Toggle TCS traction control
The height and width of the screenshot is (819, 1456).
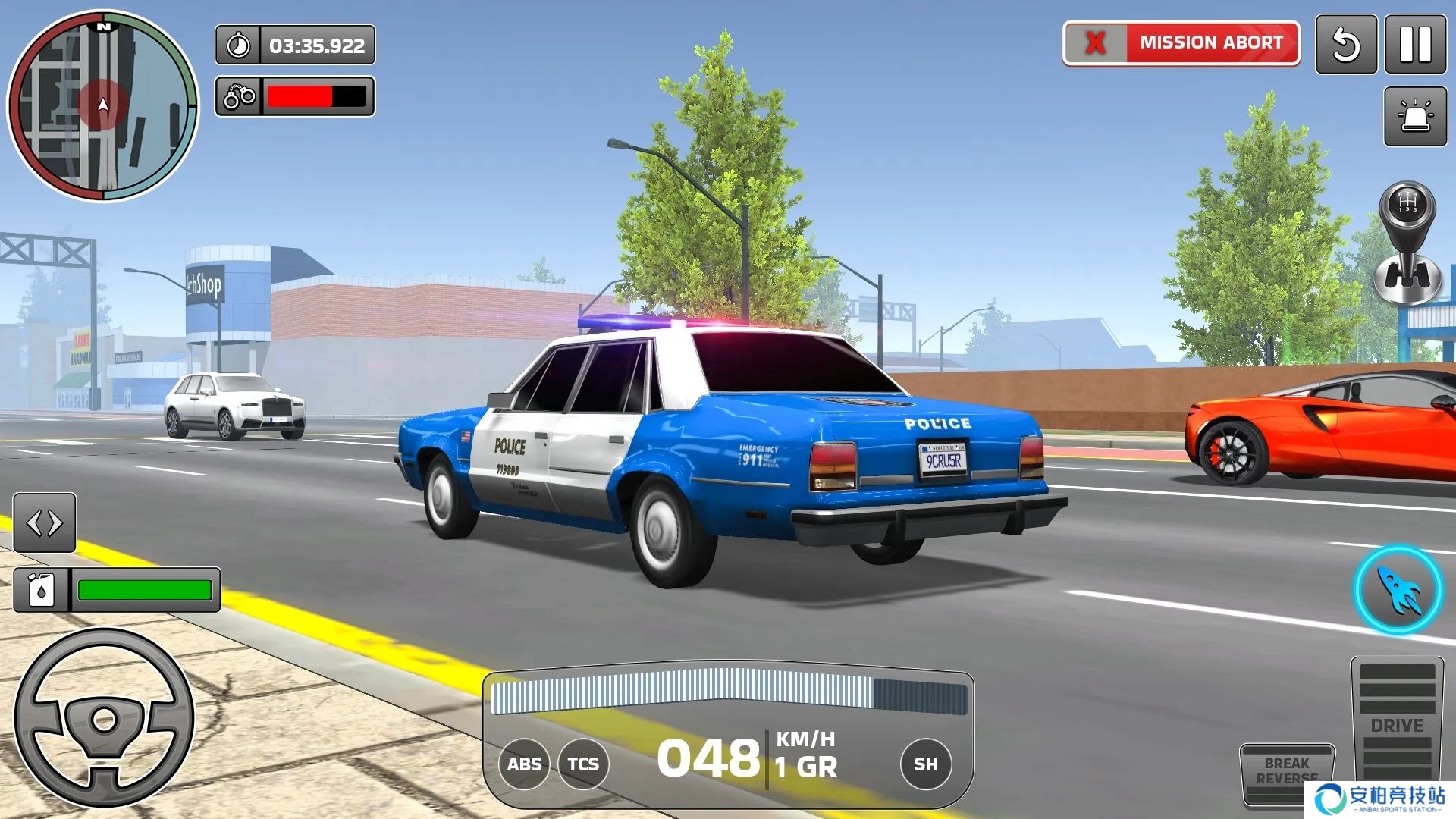pyautogui.click(x=583, y=764)
